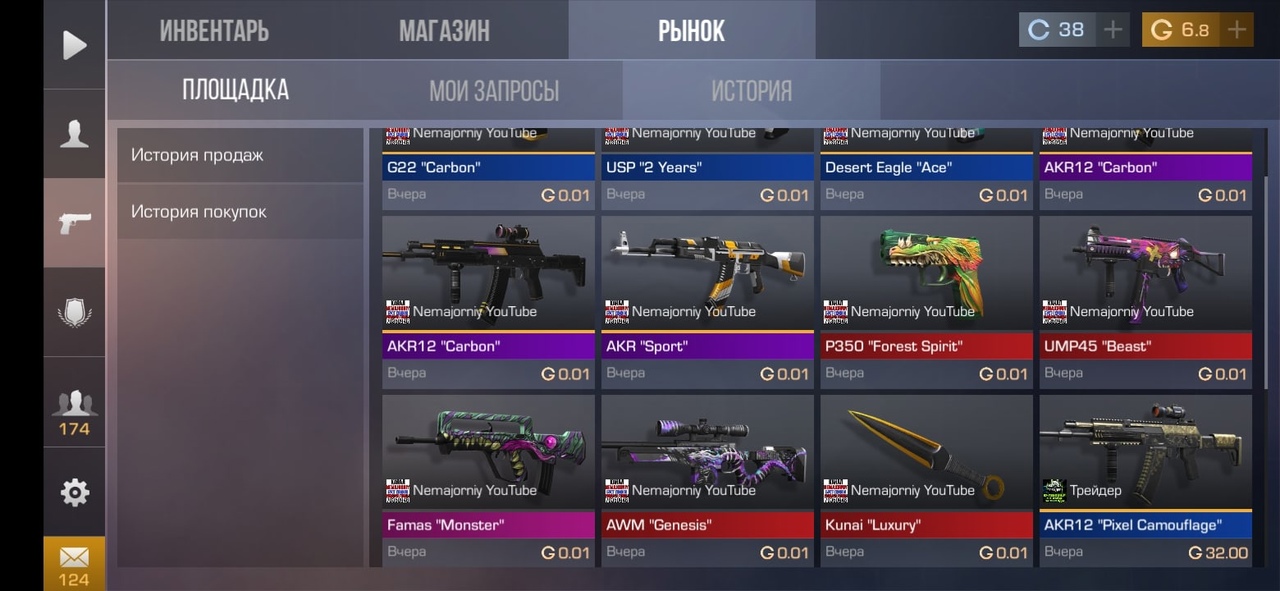The height and width of the screenshot is (591, 1280).
Task: Open the gear settings icon
Action: tap(74, 492)
